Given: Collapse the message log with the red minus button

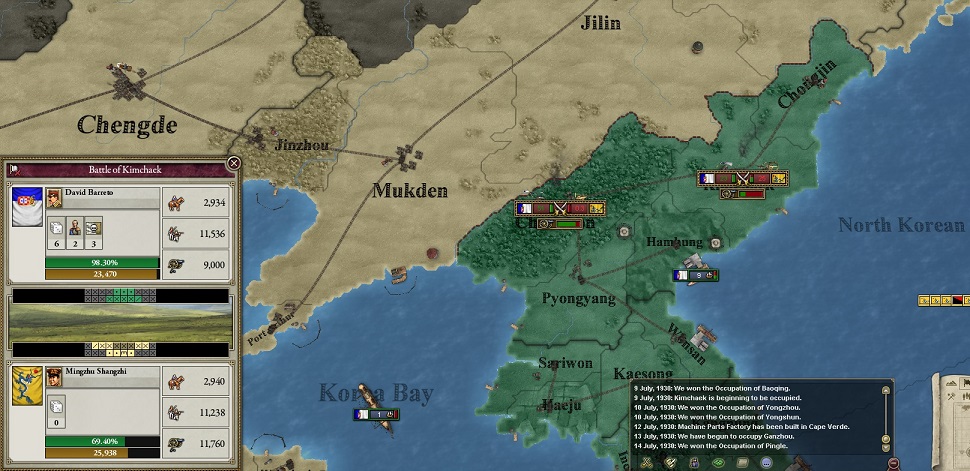Looking at the screenshot, I should (893, 462).
